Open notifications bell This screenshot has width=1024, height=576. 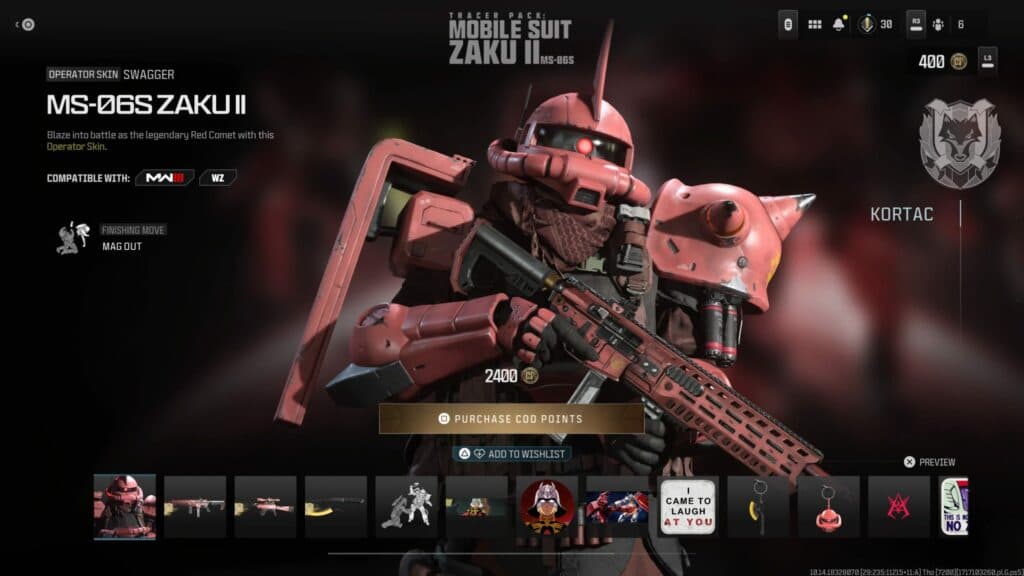pos(838,24)
